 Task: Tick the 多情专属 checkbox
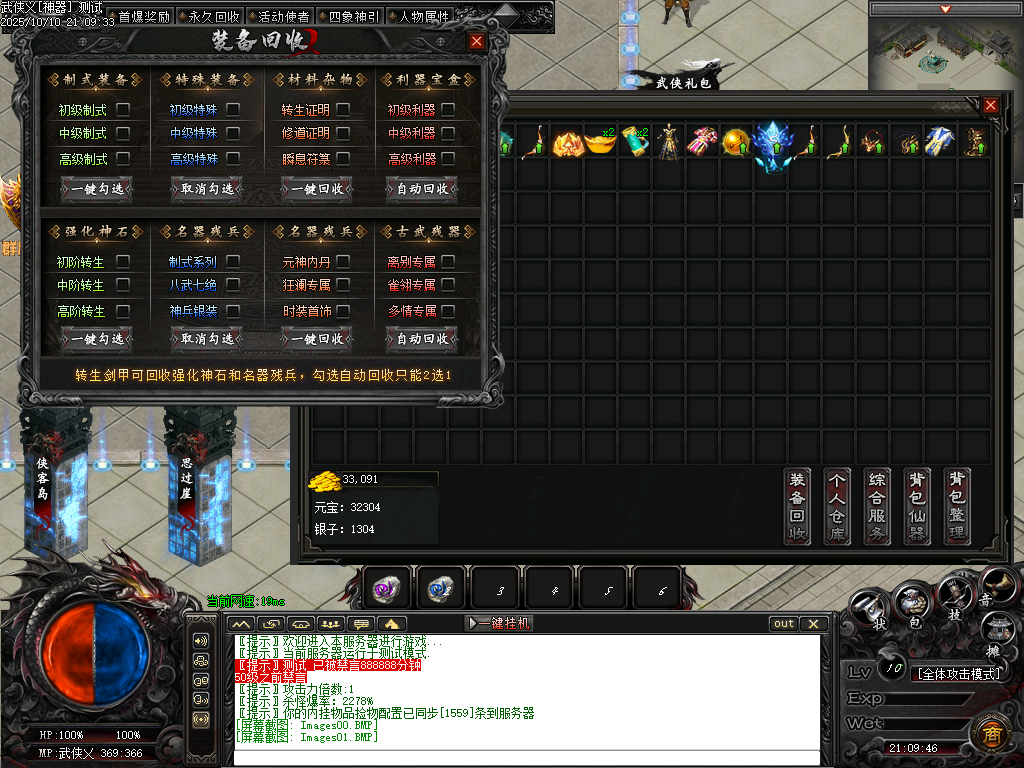[x=448, y=311]
